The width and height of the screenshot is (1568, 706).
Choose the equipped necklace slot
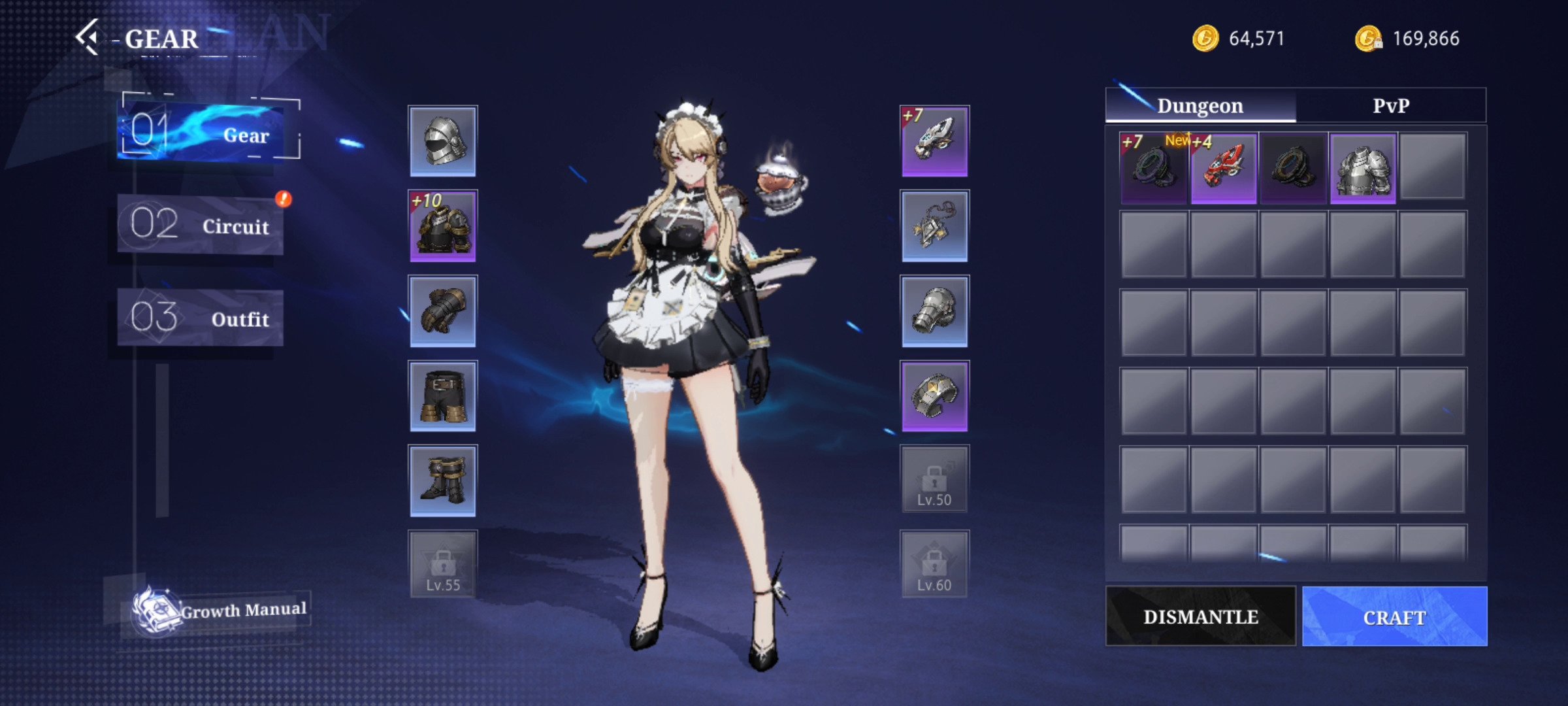tap(934, 226)
